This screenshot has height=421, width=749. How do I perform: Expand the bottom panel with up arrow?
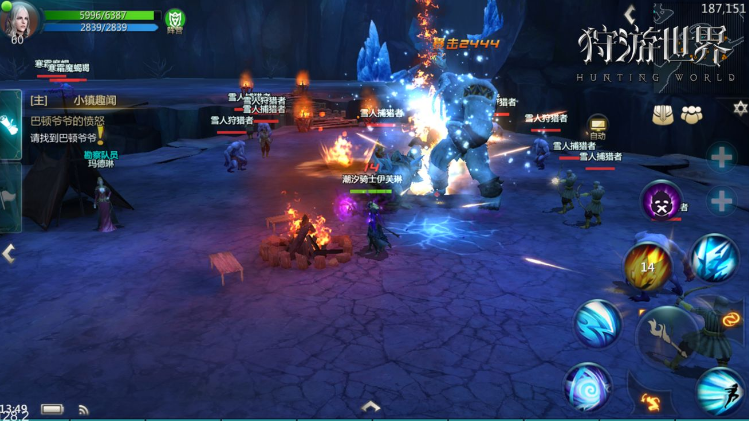coord(371,406)
